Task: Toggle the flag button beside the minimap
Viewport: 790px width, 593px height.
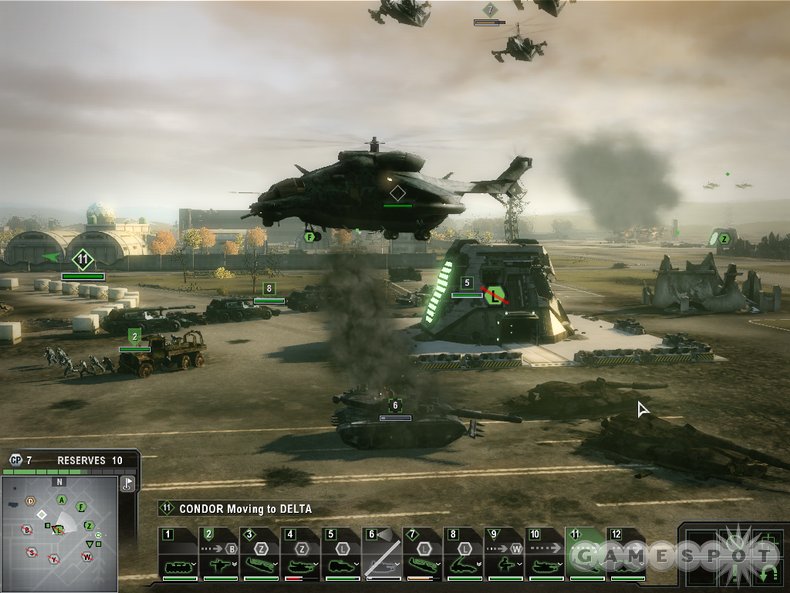Action: pos(127,483)
